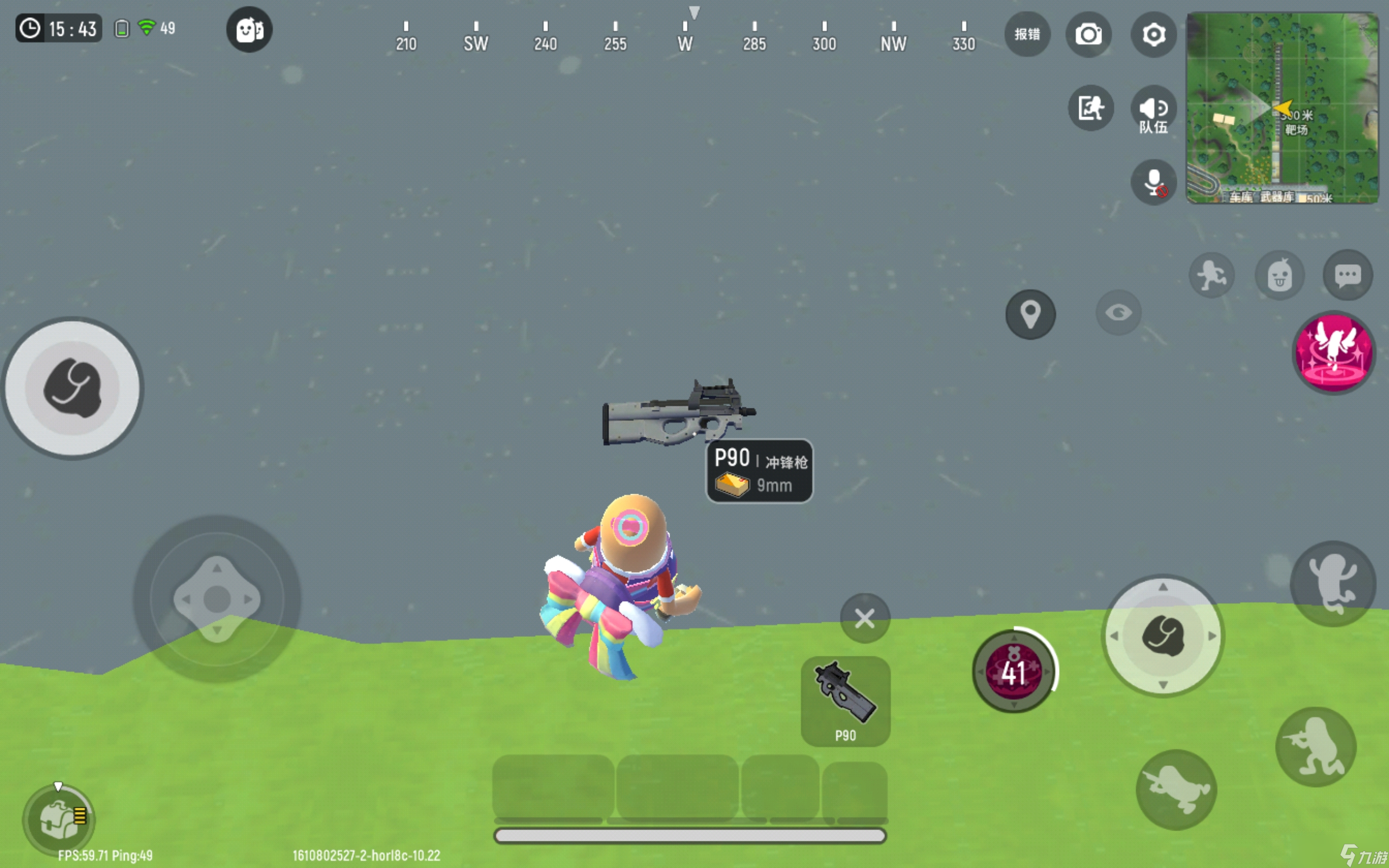Unmute the microphone

(x=1154, y=182)
